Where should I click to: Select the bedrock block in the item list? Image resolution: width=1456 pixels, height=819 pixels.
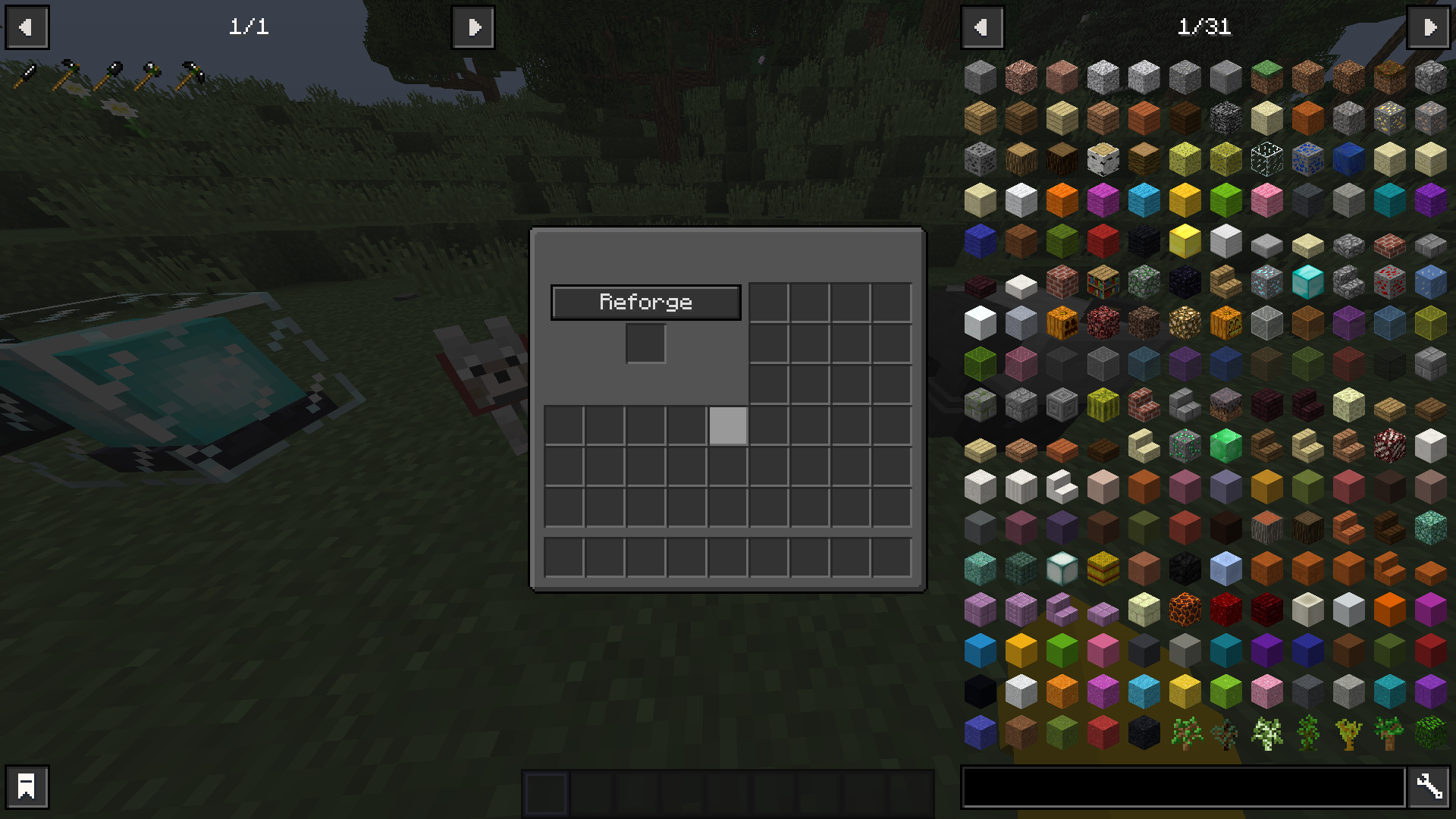pos(1226,118)
